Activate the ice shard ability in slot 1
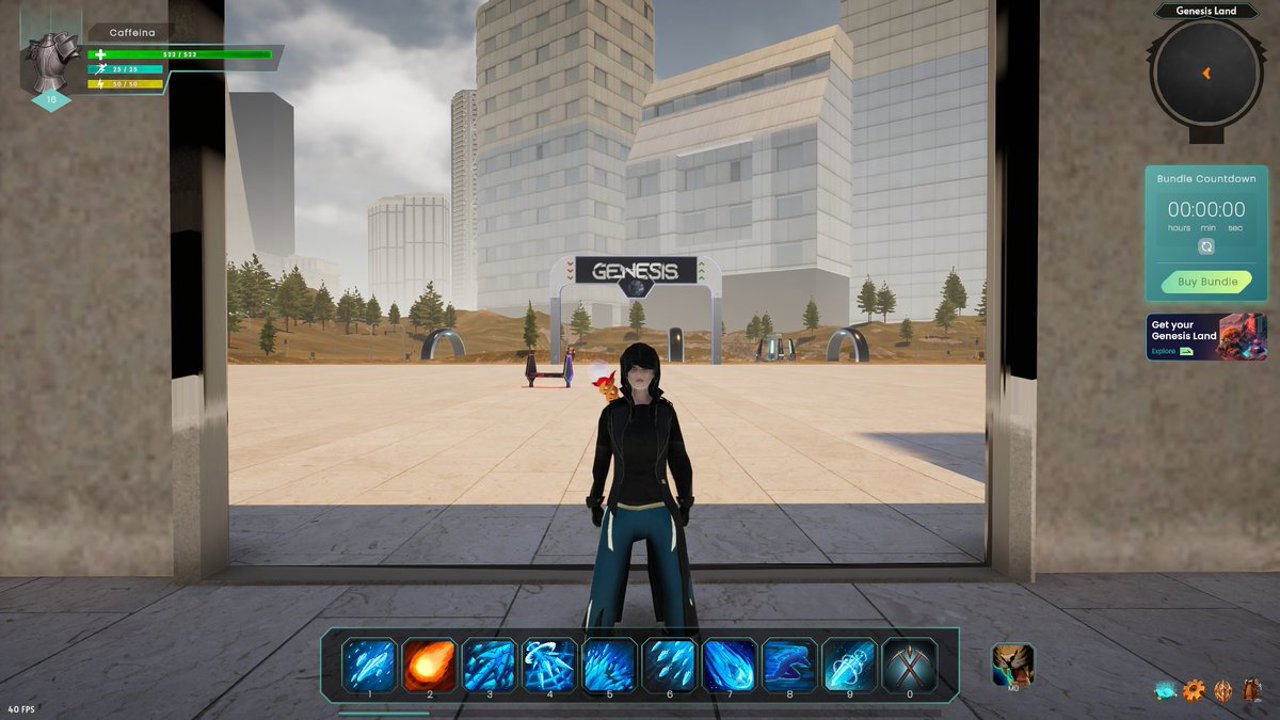Viewport: 1280px width, 720px height. [369, 665]
